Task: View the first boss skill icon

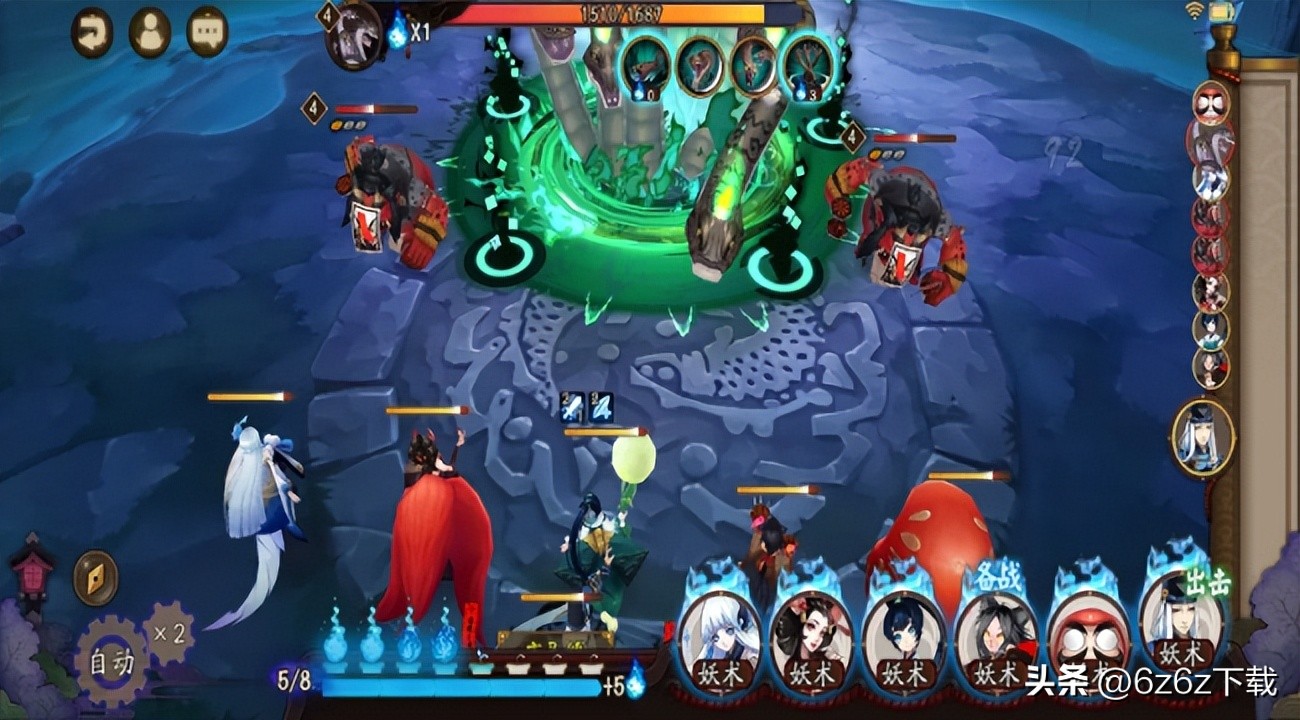Action: 645,66
